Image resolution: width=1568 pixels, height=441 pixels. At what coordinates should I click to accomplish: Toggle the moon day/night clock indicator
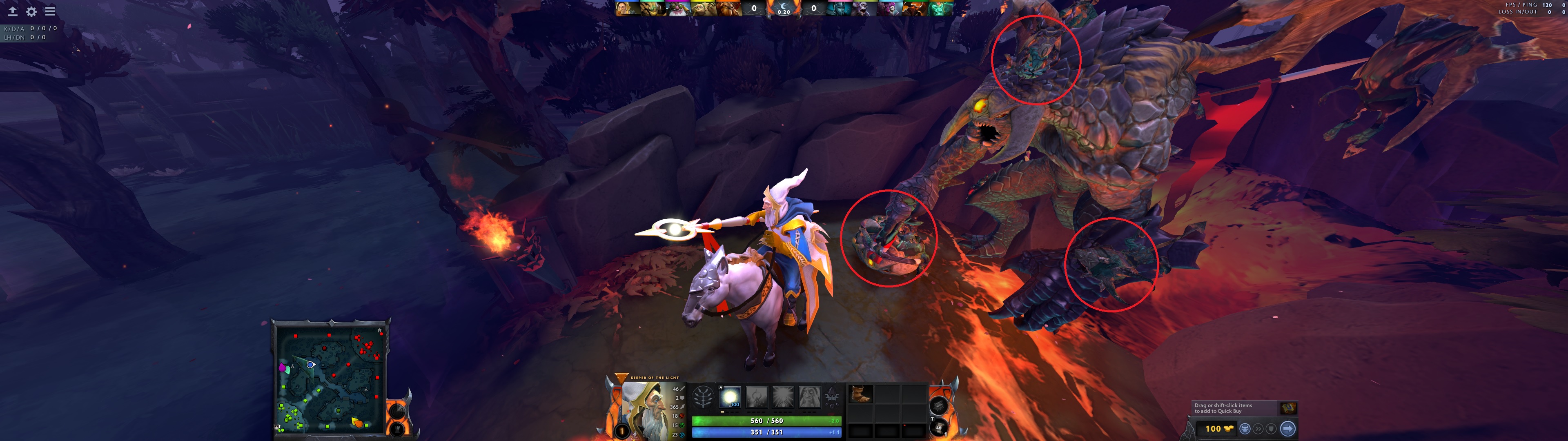tap(784, 7)
